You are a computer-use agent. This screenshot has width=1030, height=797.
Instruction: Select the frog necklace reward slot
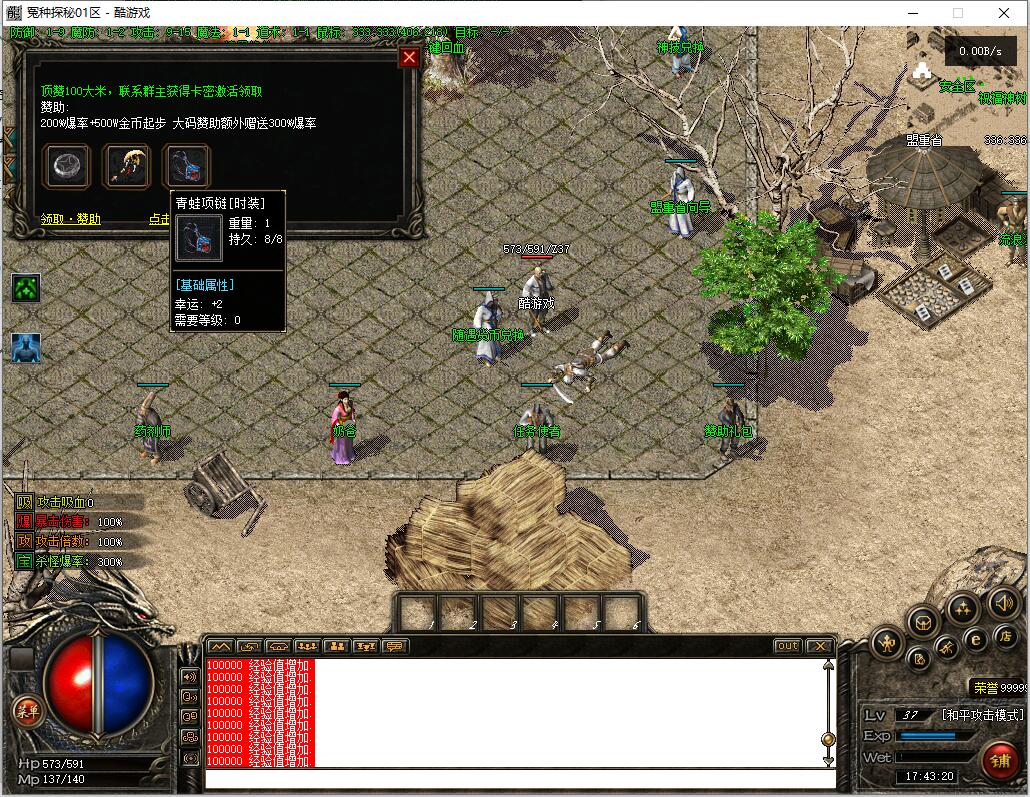point(187,166)
